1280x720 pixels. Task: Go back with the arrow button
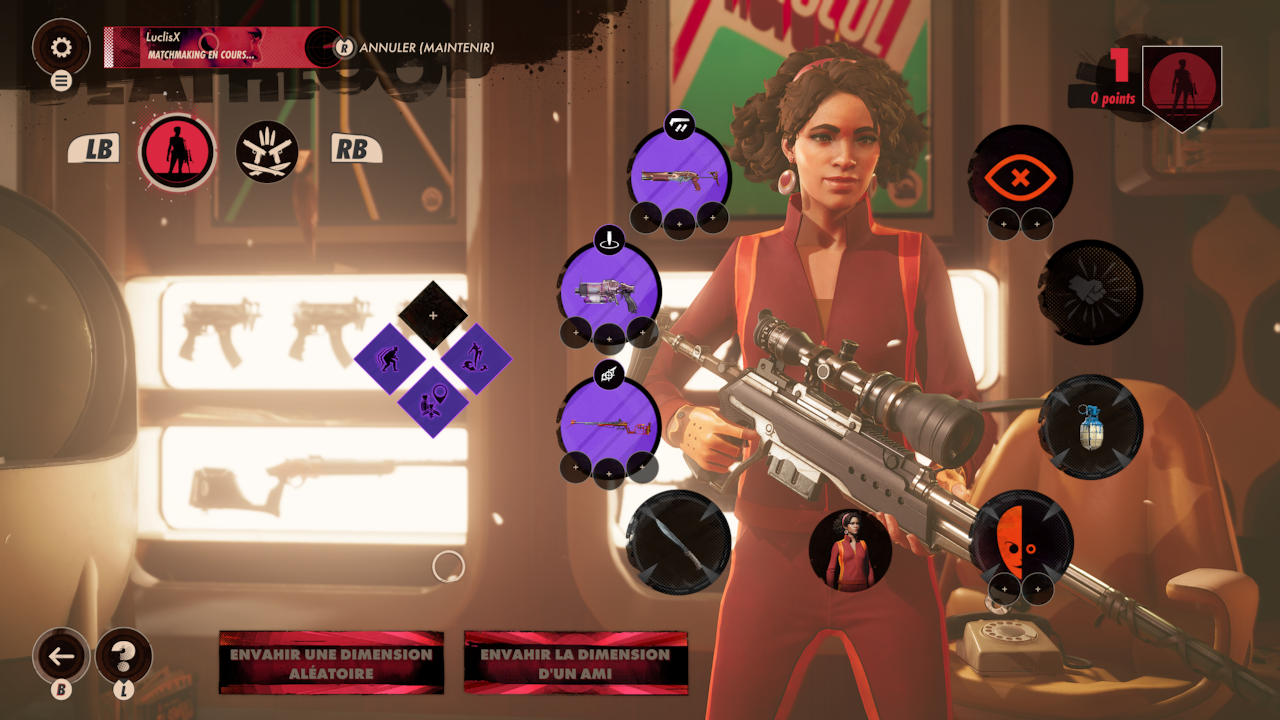click(x=61, y=657)
